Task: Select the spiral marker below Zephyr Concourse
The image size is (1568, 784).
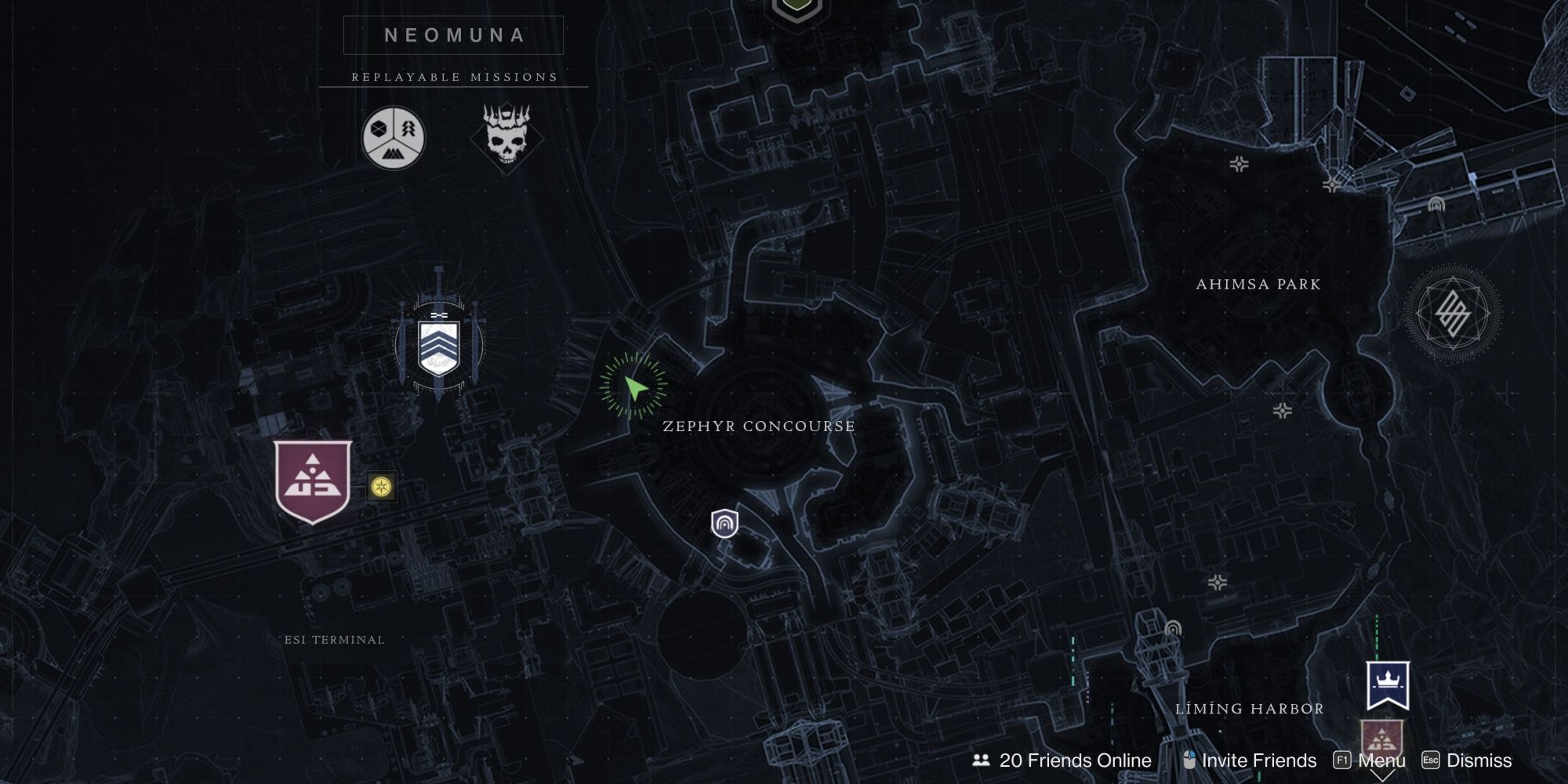Action: [x=723, y=524]
